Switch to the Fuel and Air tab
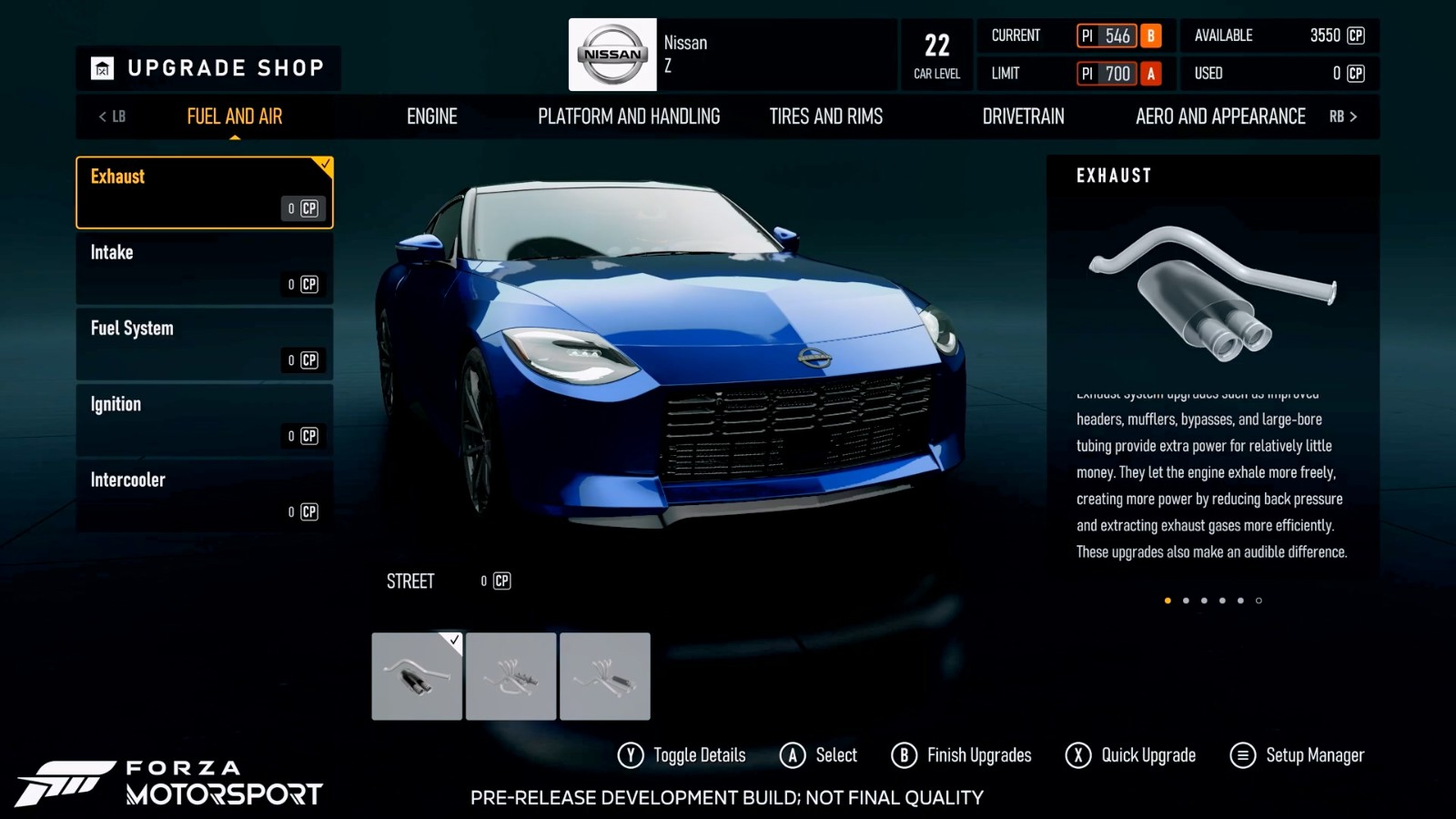The height and width of the screenshot is (819, 1456). tap(235, 116)
